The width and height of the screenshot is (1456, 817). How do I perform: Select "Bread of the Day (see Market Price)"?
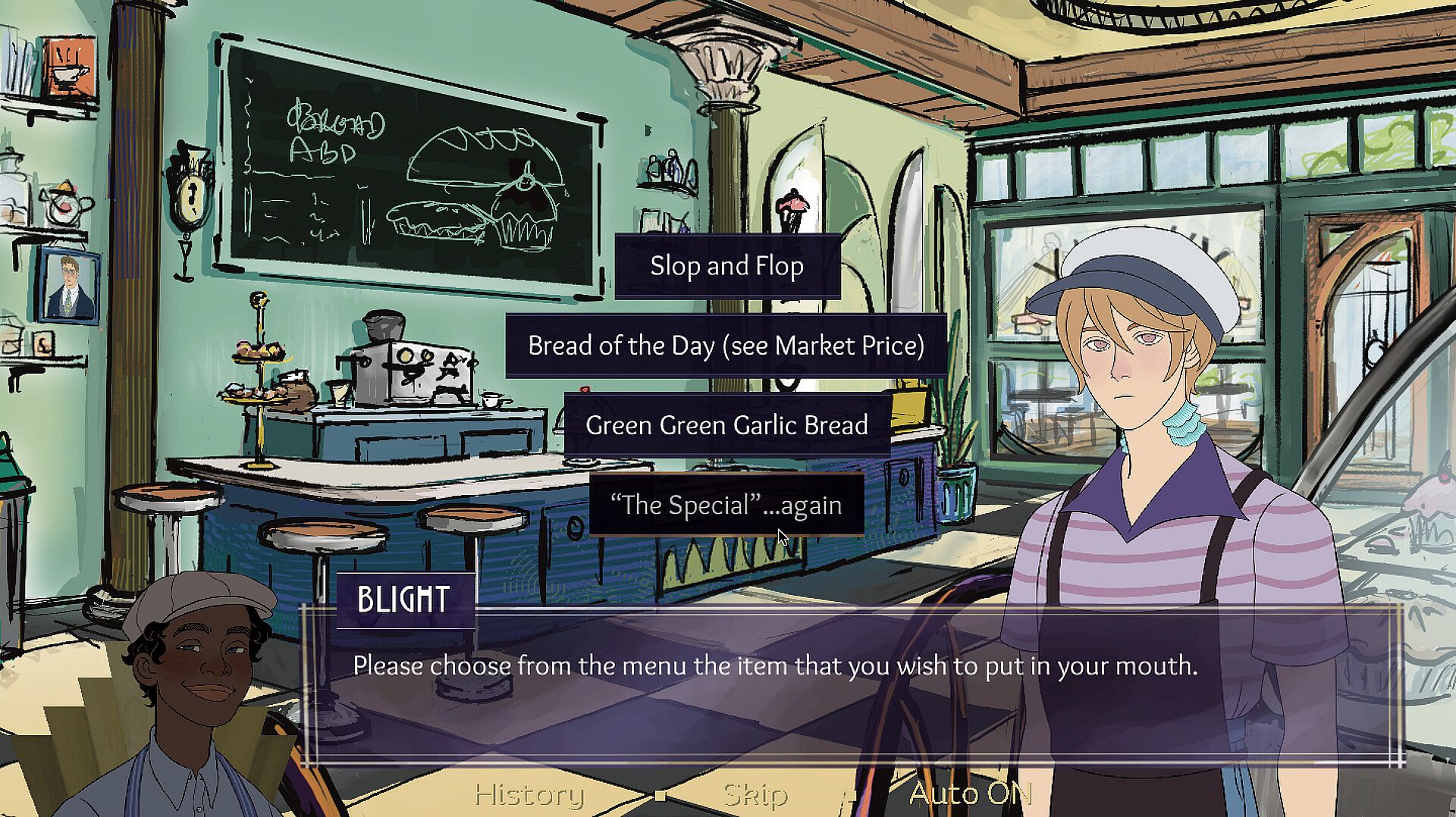[726, 346]
